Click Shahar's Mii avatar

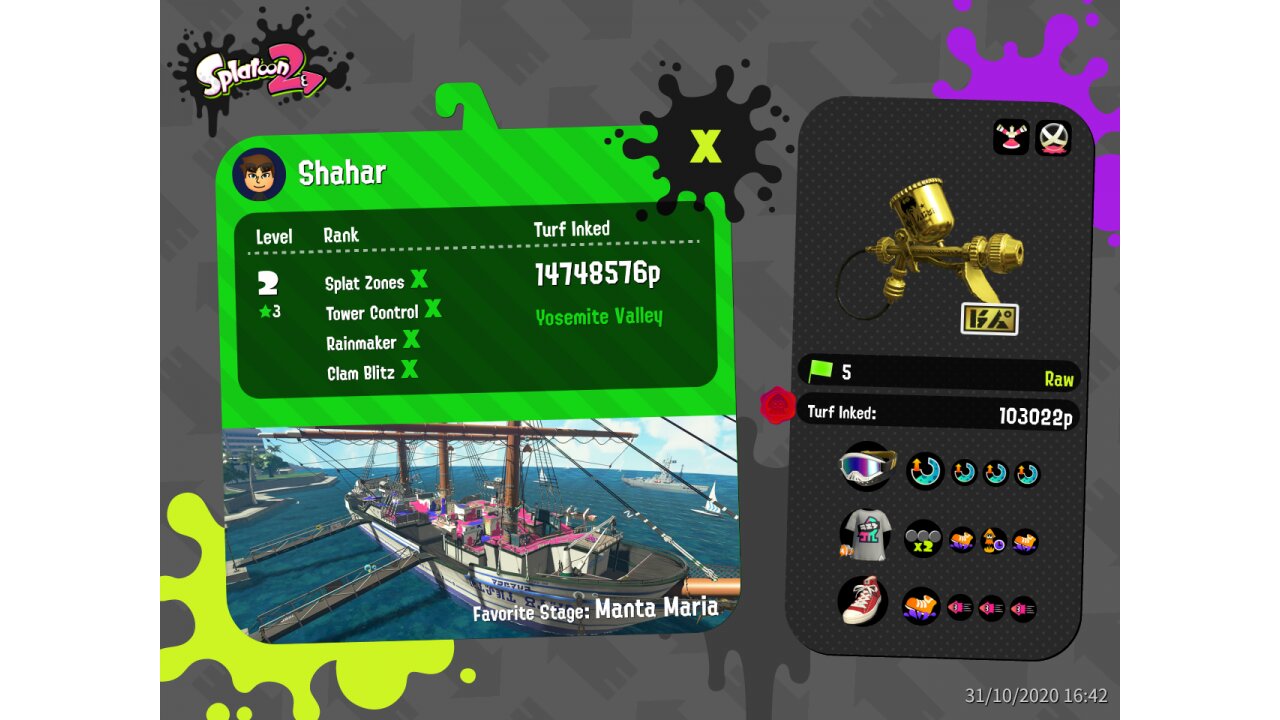tap(259, 174)
